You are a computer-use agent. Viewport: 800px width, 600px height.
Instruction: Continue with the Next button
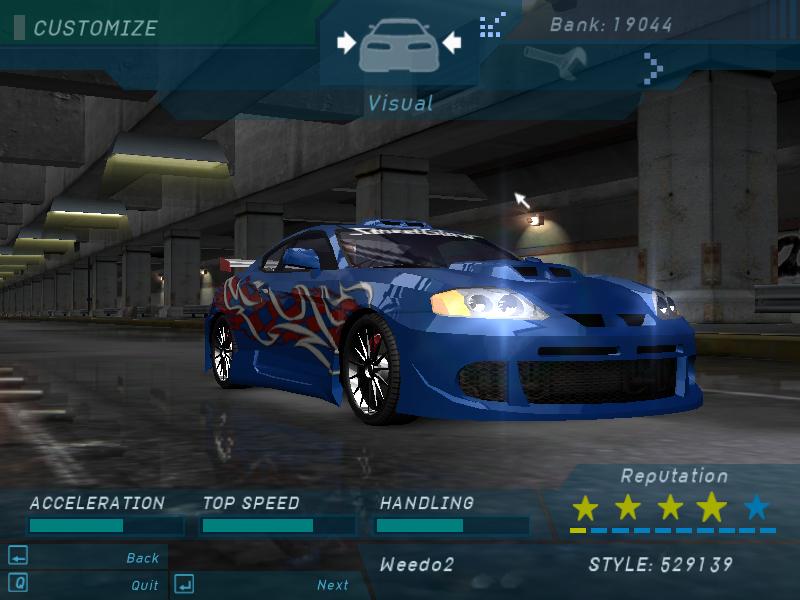tap(332, 585)
